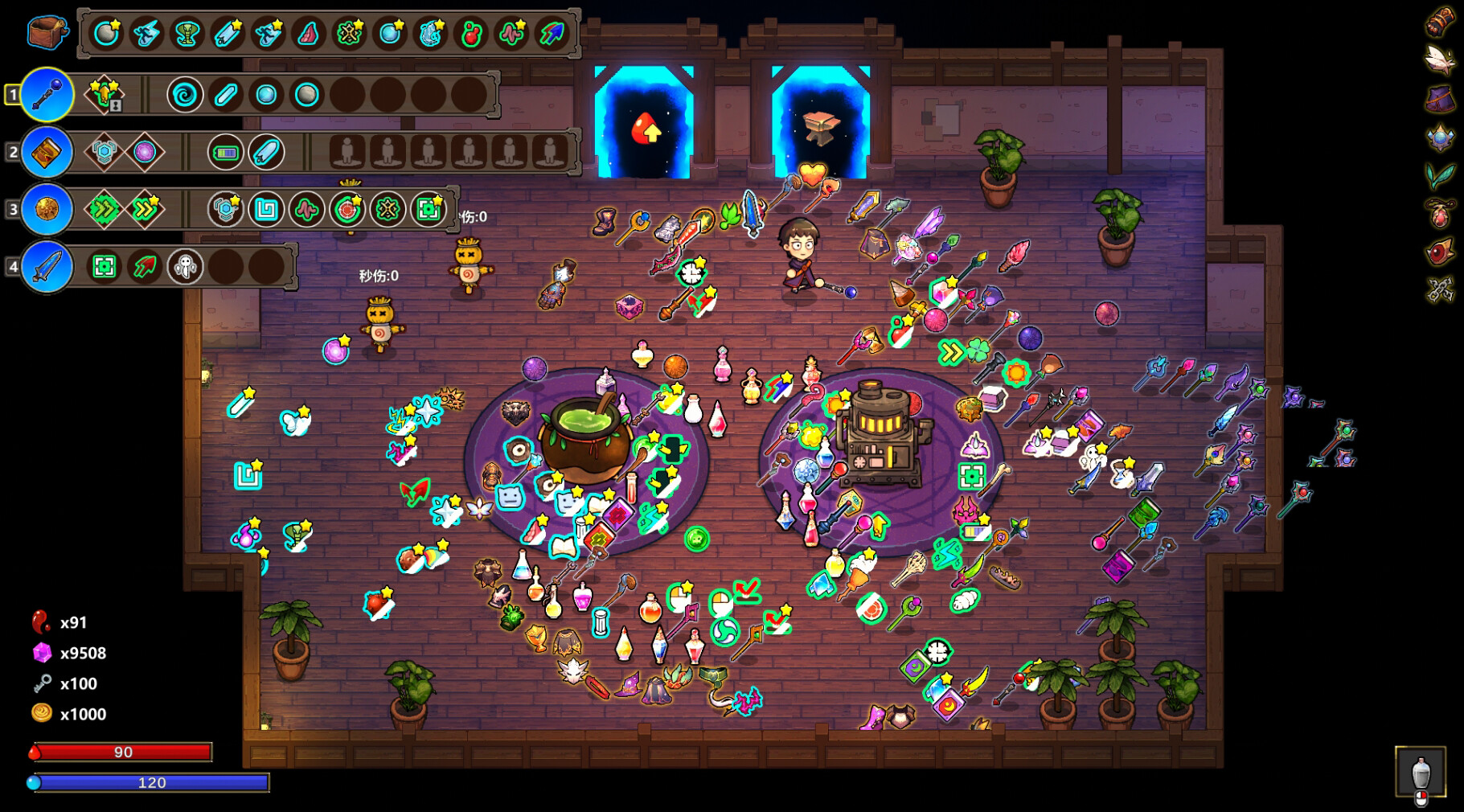The image size is (1464, 812).
Task: Select the golden coin weapon in slot 3
Action: [46, 210]
